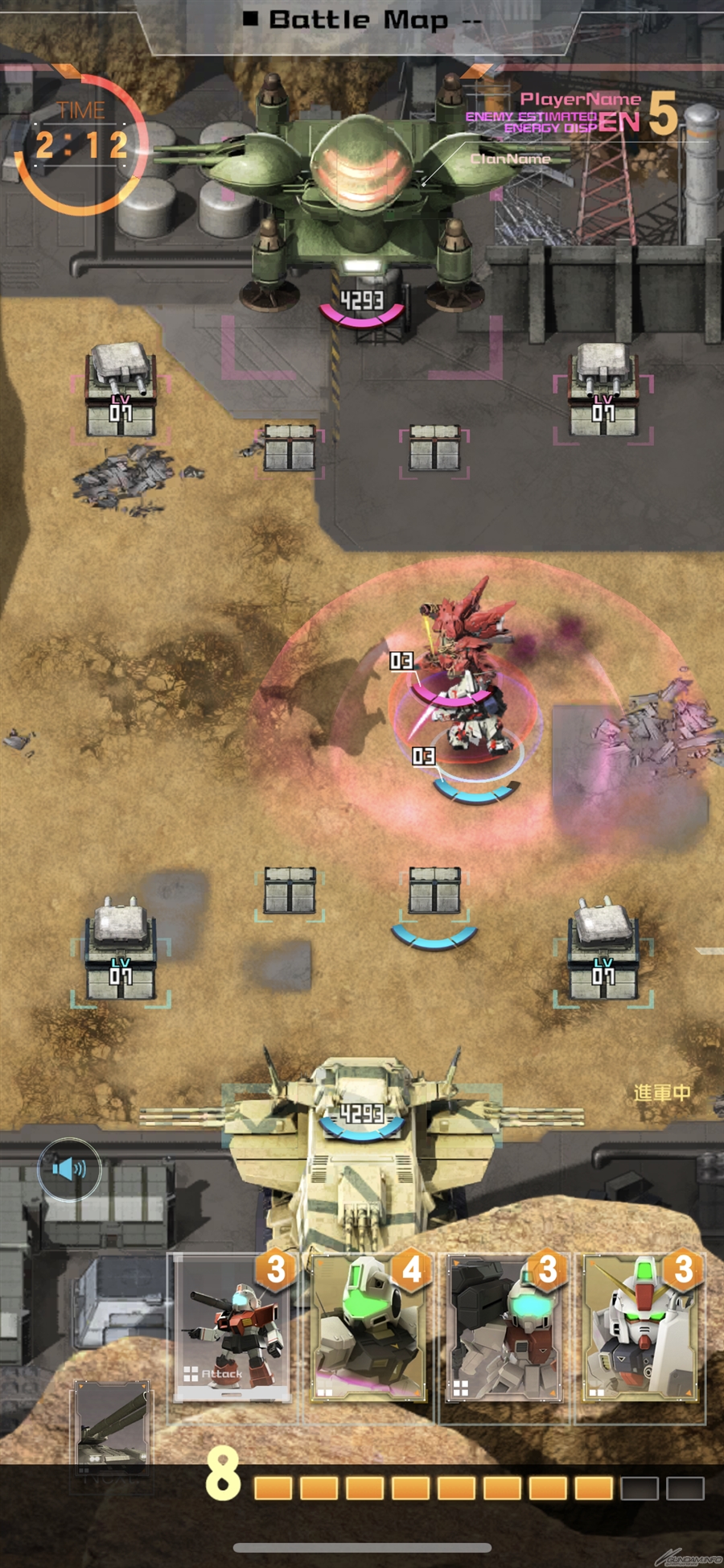Deploy the white Gundam card
724x1568 pixels.
point(640,1327)
